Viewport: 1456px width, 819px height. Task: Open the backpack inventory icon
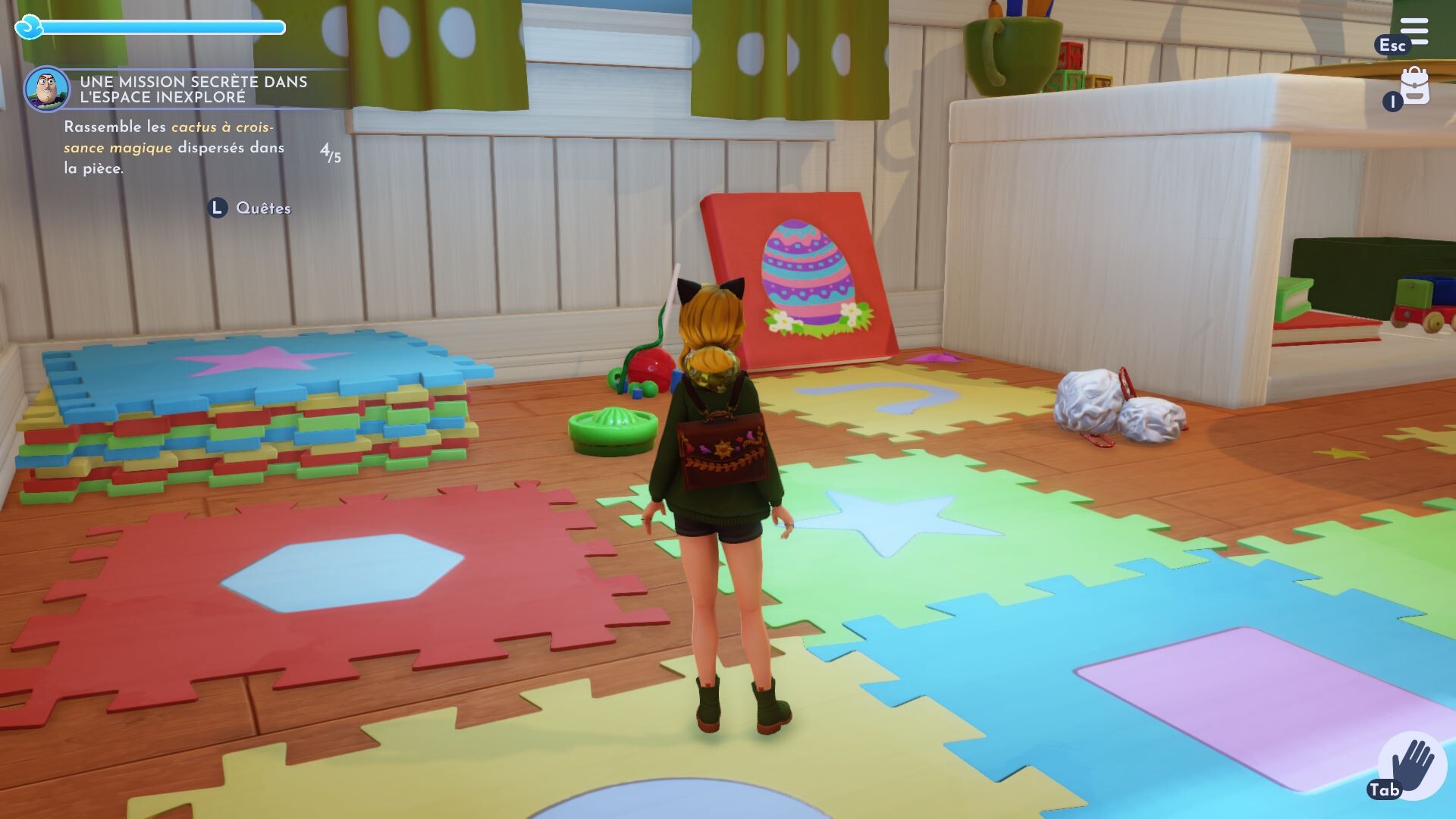[1414, 86]
